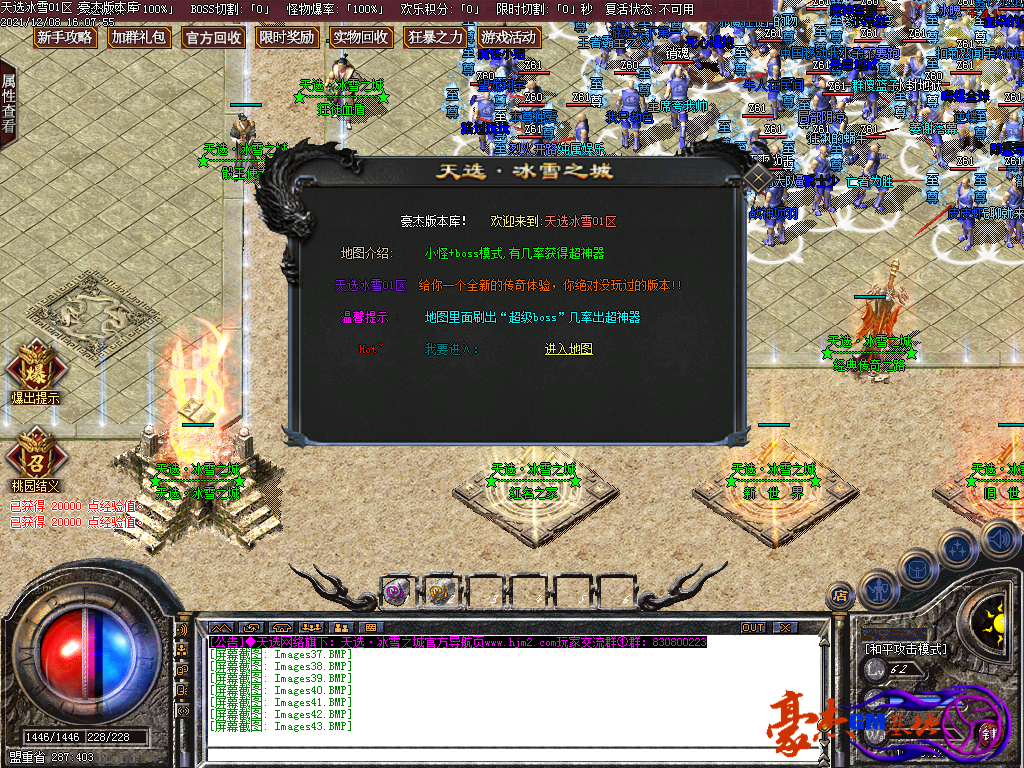The height and width of the screenshot is (768, 1024).
Task: Open 实物回收 item recycling
Action: 361,38
